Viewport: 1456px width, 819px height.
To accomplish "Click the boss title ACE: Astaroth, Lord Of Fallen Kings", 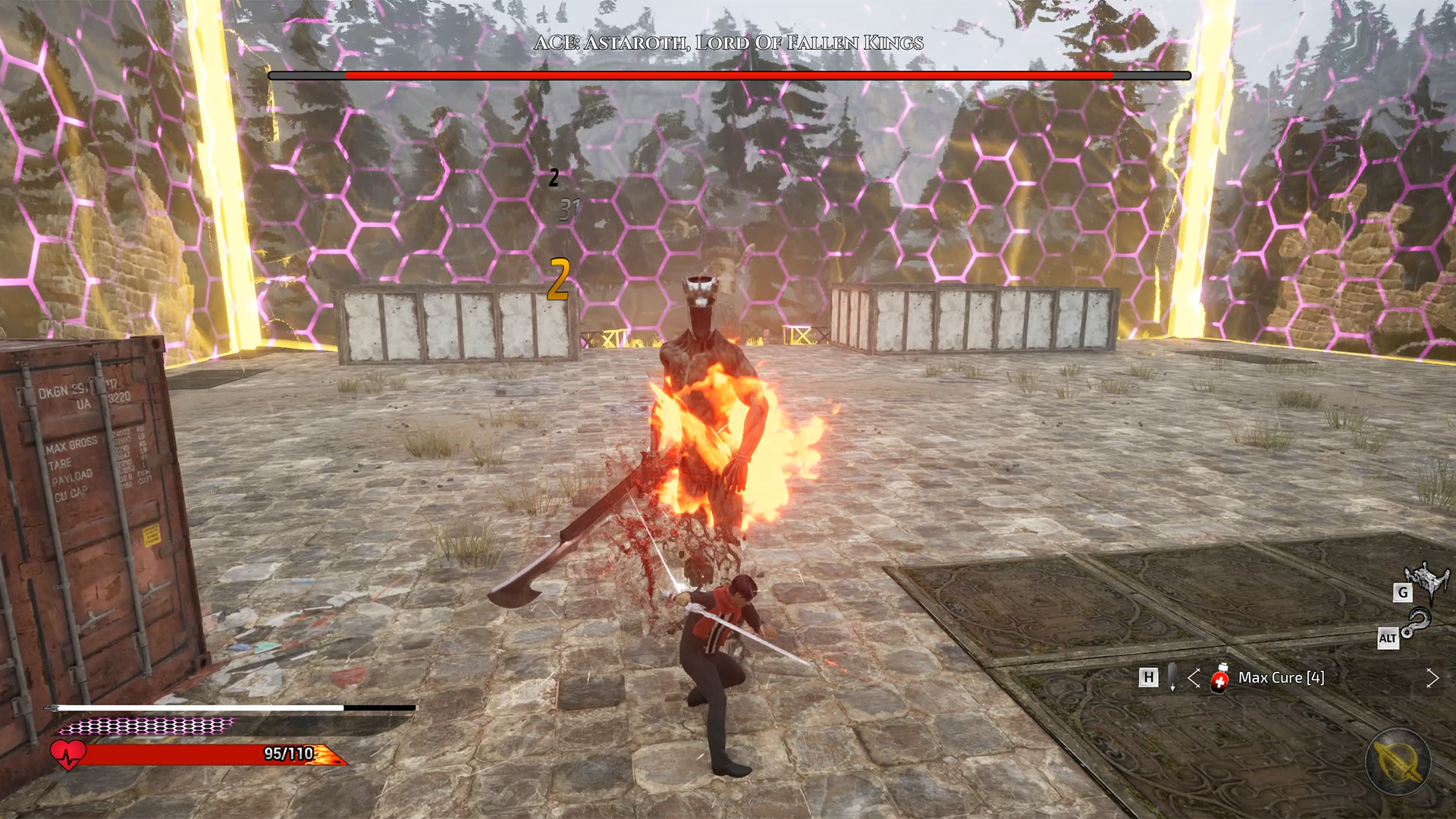I will pyautogui.click(x=728, y=43).
